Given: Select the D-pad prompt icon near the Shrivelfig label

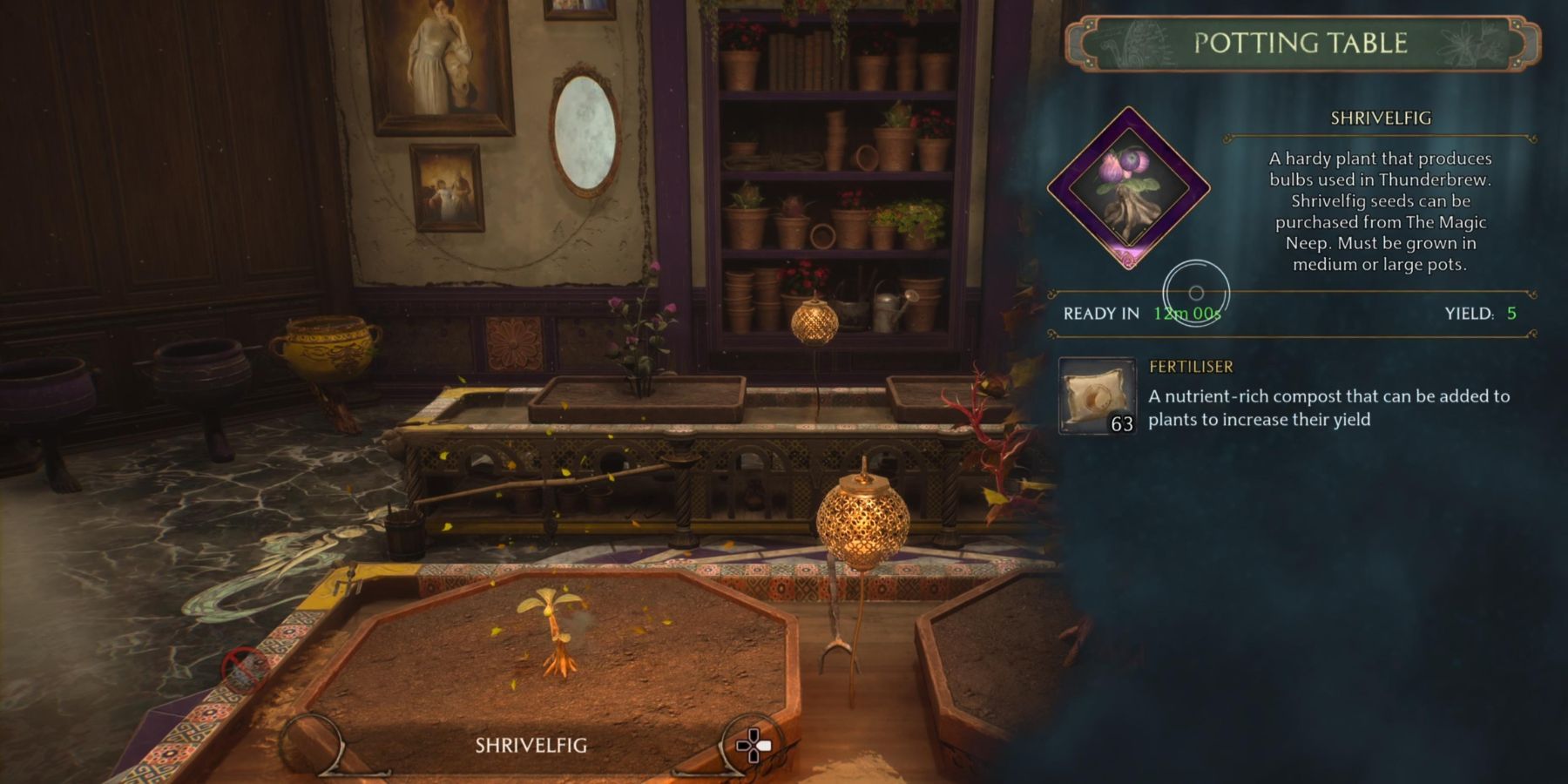Looking at the screenshot, I should point(756,745).
